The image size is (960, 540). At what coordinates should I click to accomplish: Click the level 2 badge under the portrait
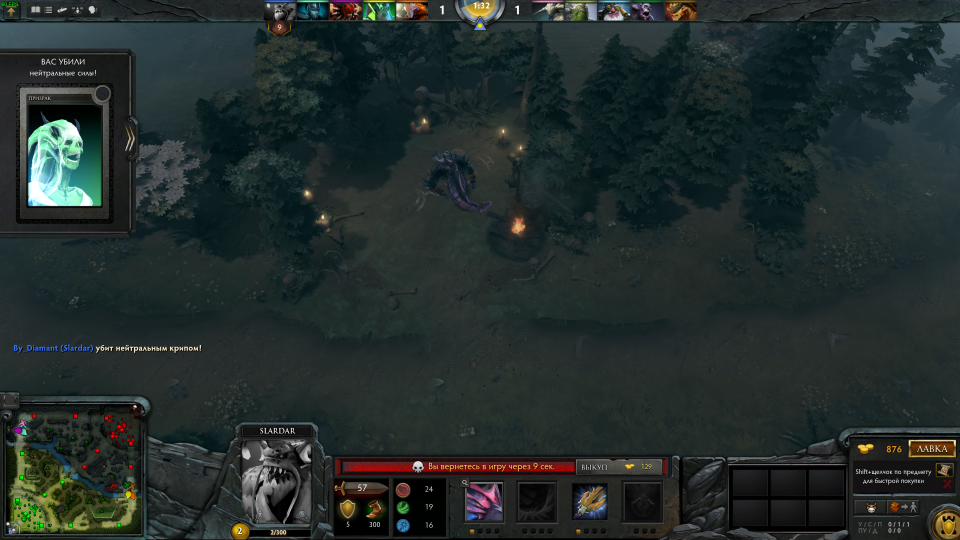pos(240,530)
